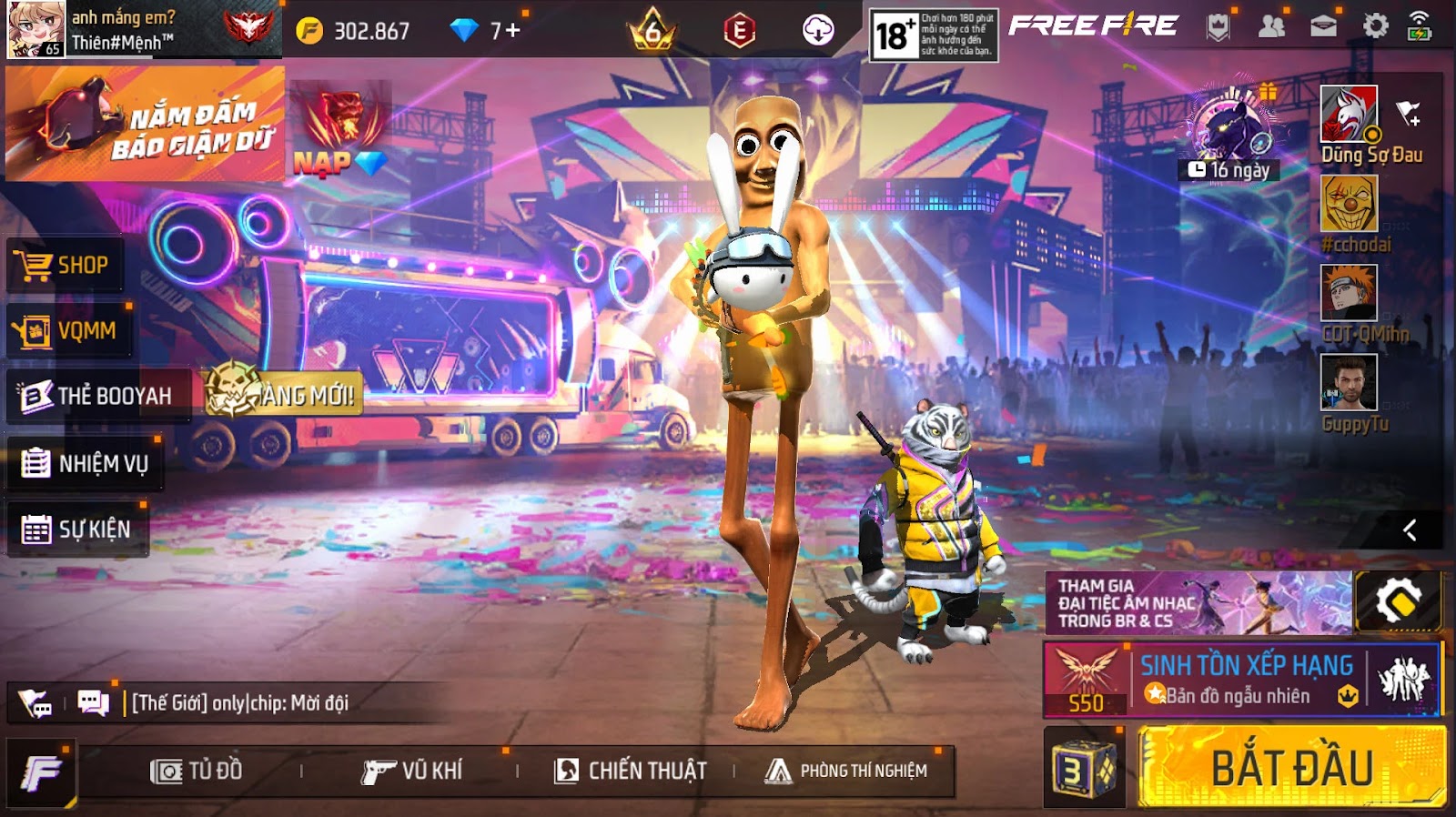Open the friends list icon
The width and height of the screenshot is (1456, 817).
[1271, 26]
